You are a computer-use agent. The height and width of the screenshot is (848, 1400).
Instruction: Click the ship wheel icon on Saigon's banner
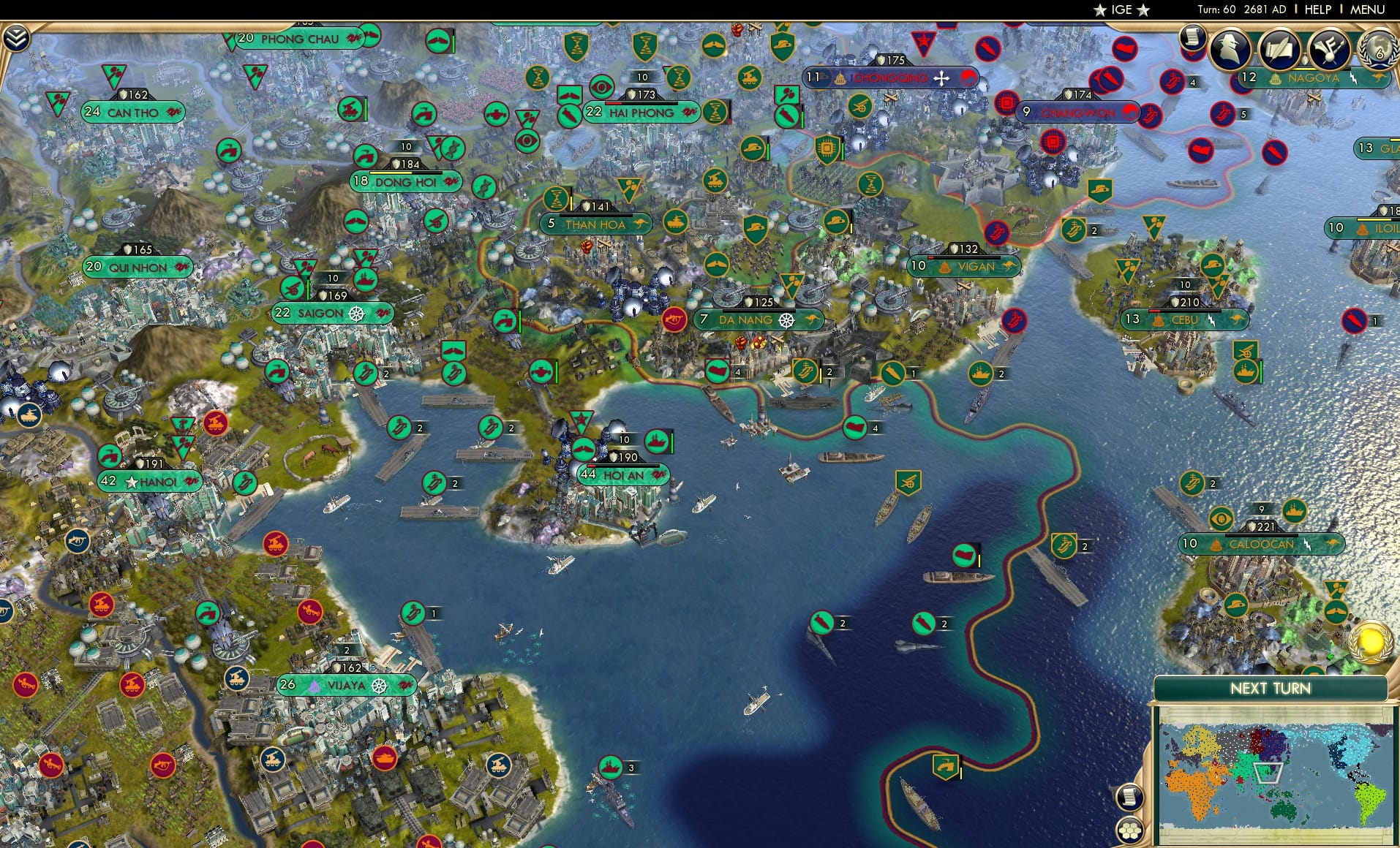[x=358, y=312]
